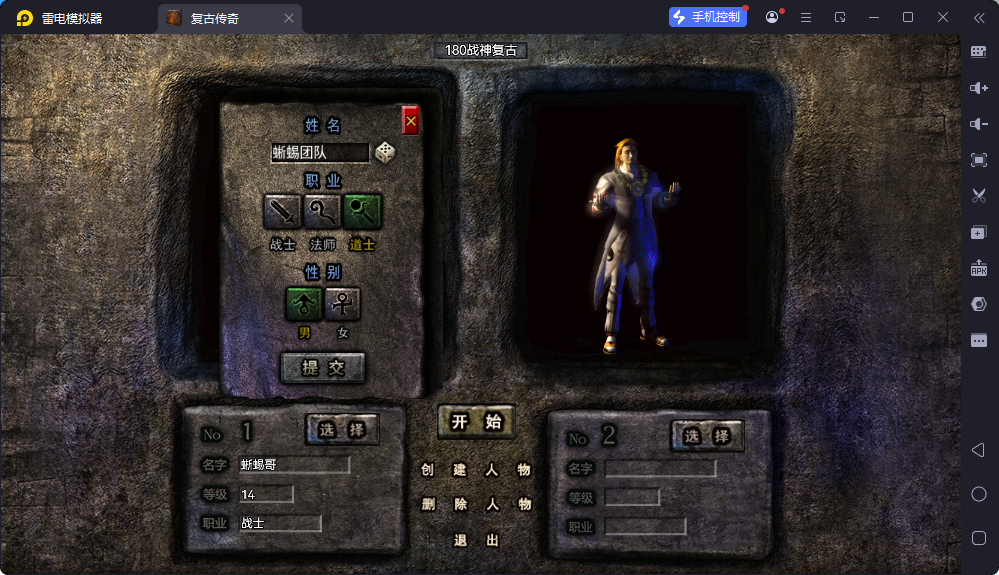Select the male 男 gender icon
Viewport: 999px width, 575px height.
click(304, 303)
